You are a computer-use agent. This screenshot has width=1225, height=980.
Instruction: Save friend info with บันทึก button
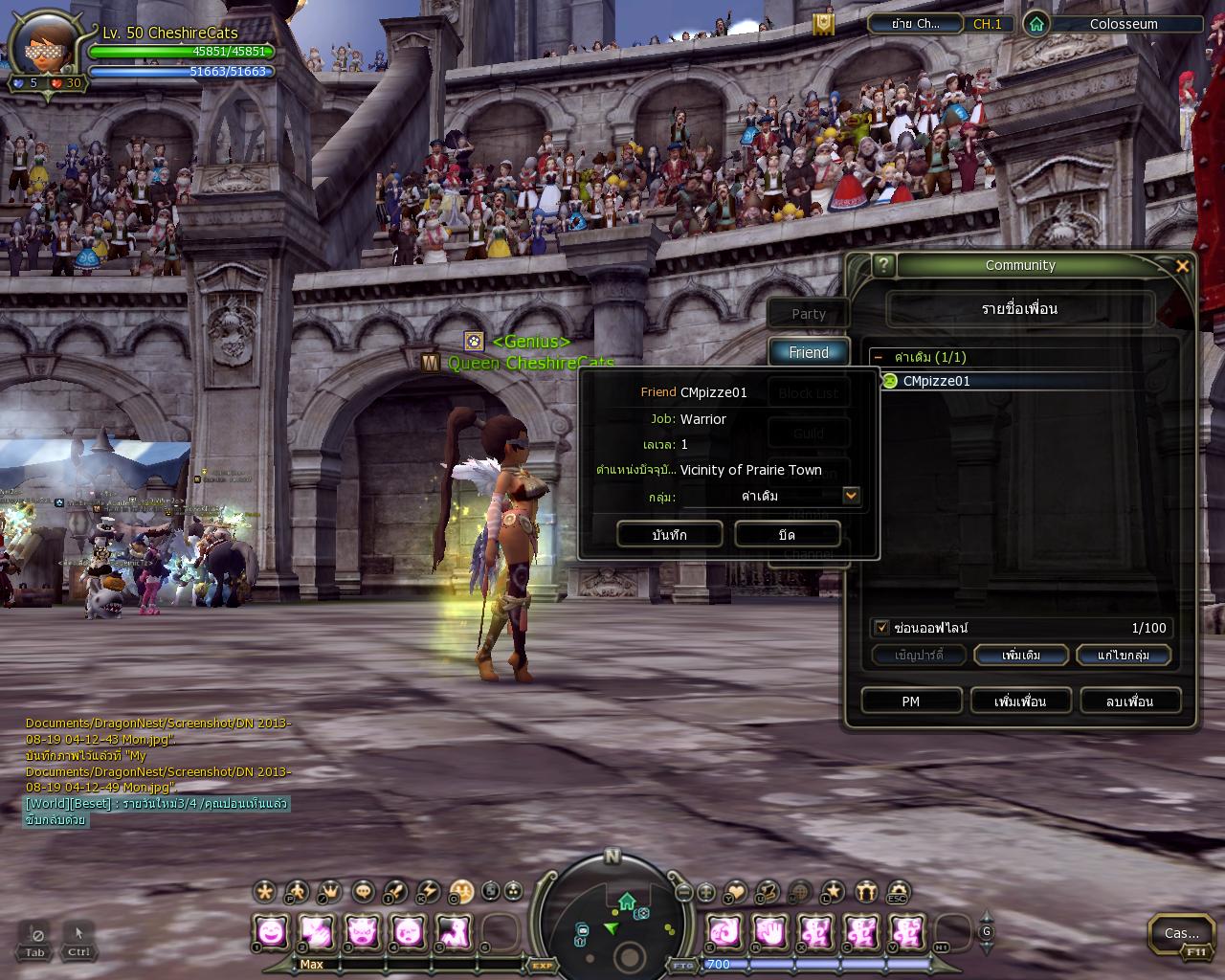click(670, 535)
